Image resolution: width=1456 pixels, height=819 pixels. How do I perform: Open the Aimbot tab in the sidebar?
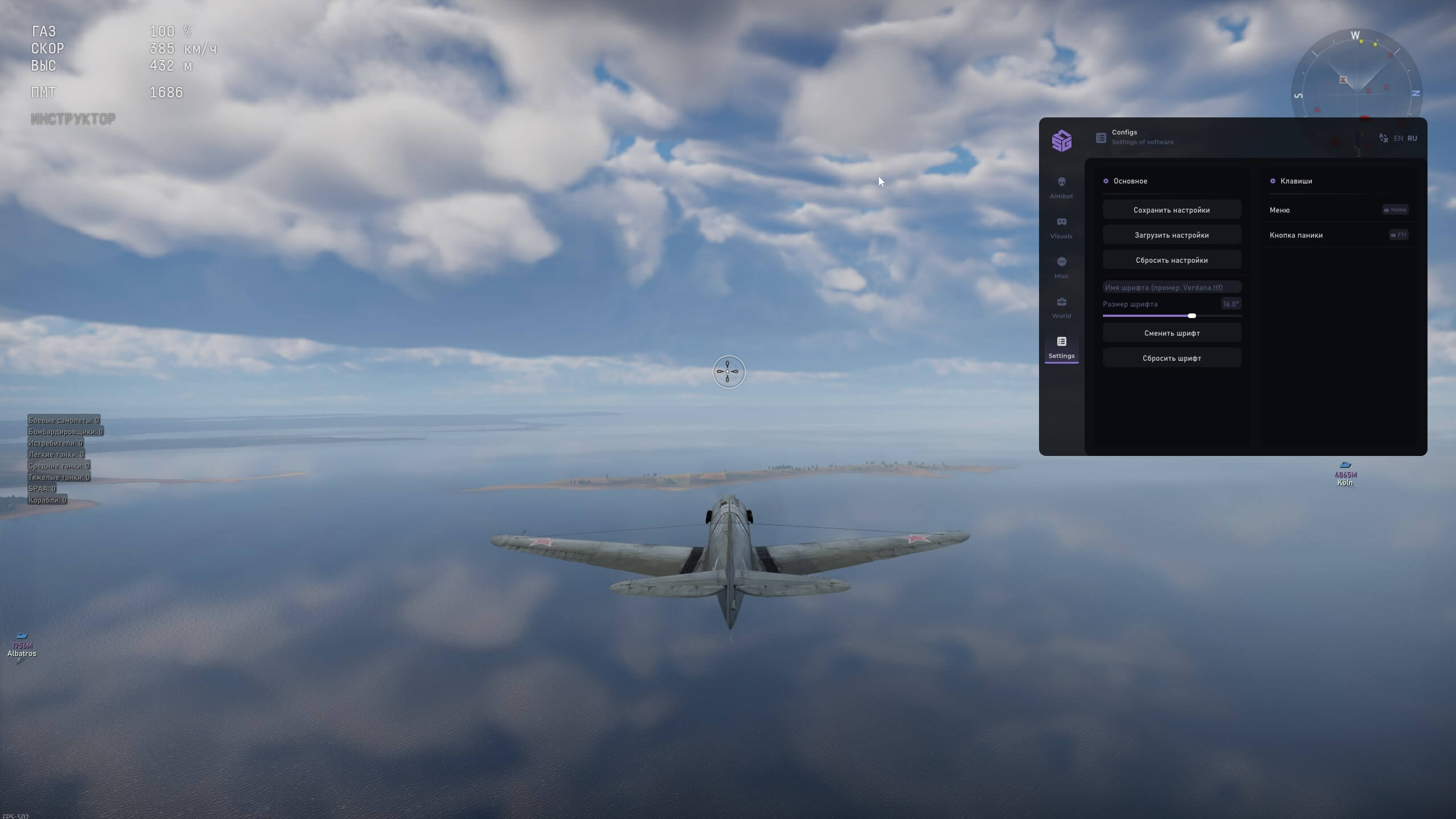(x=1061, y=187)
